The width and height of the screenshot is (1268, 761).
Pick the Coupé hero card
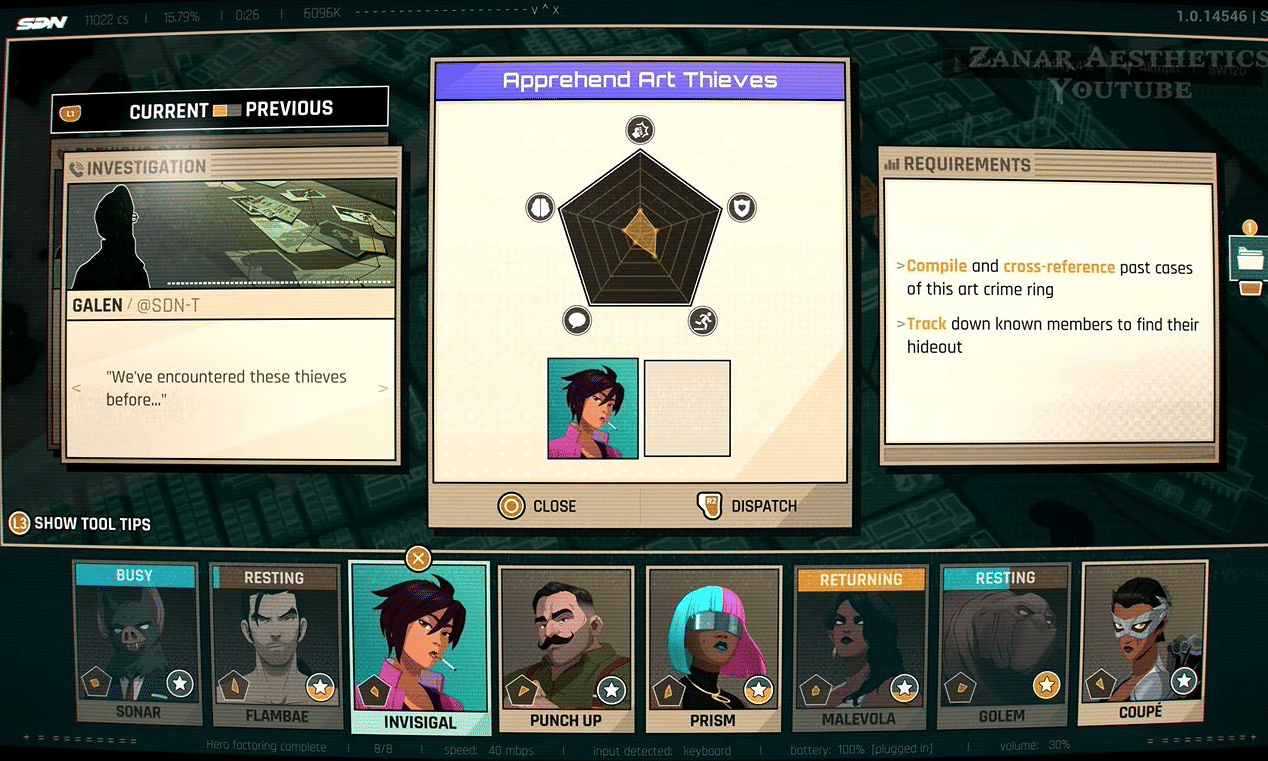tap(1141, 643)
